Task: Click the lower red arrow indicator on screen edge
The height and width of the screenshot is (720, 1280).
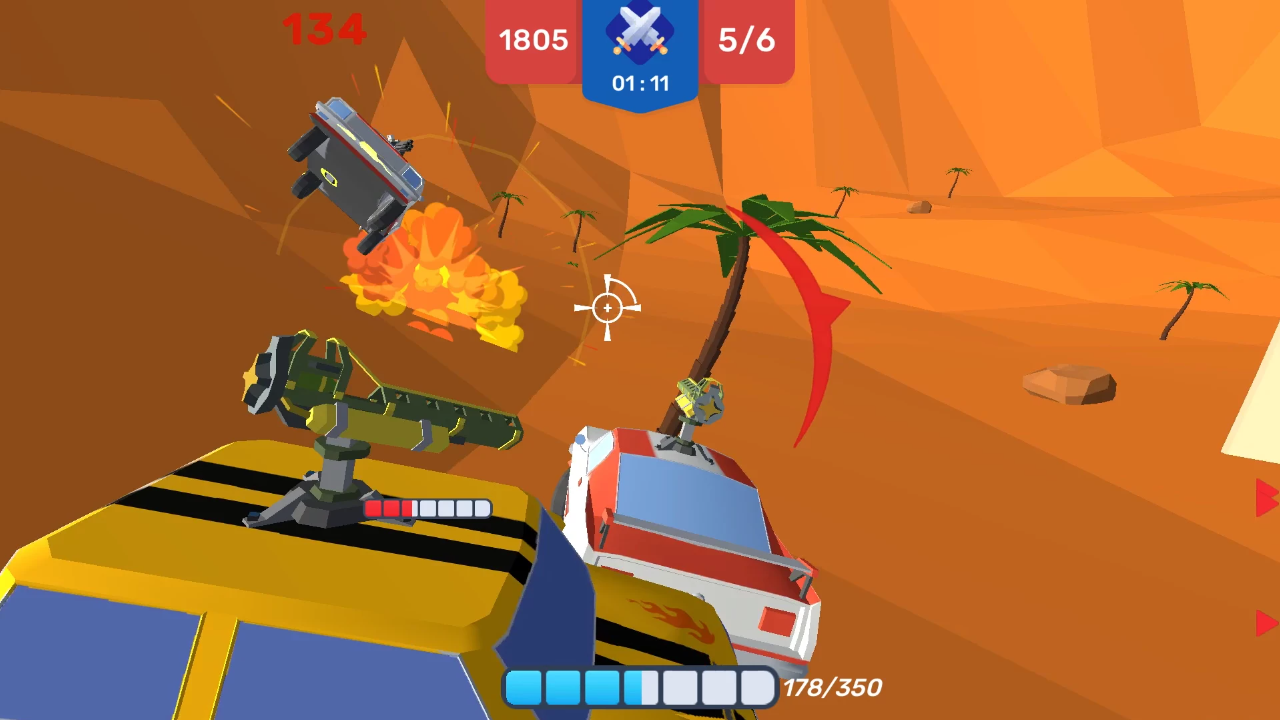Action: [x=1265, y=620]
